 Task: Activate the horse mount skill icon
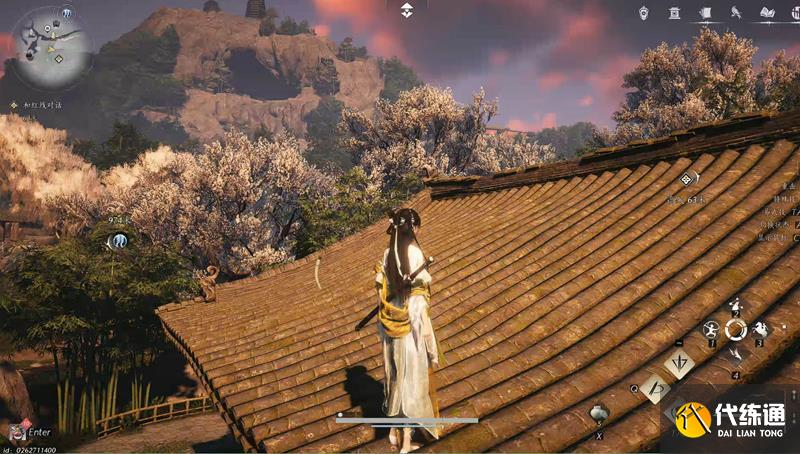click(x=759, y=328)
